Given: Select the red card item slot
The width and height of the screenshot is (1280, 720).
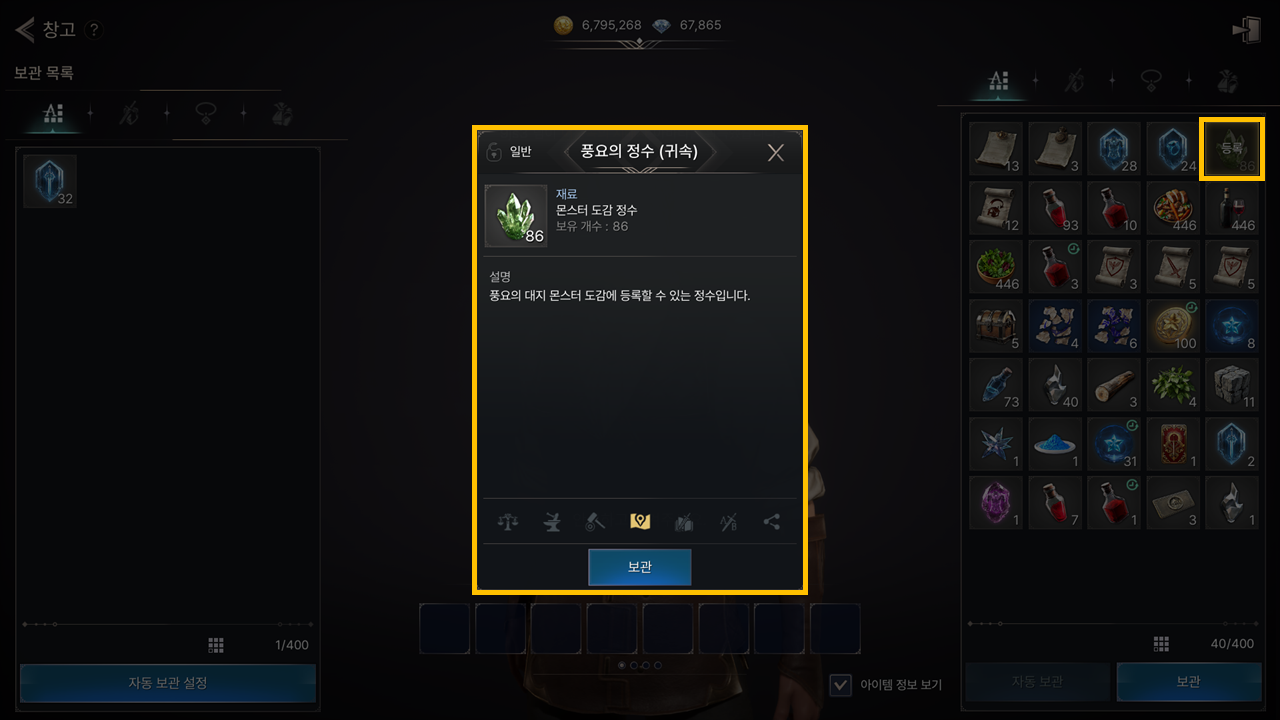Looking at the screenshot, I should click(1173, 444).
